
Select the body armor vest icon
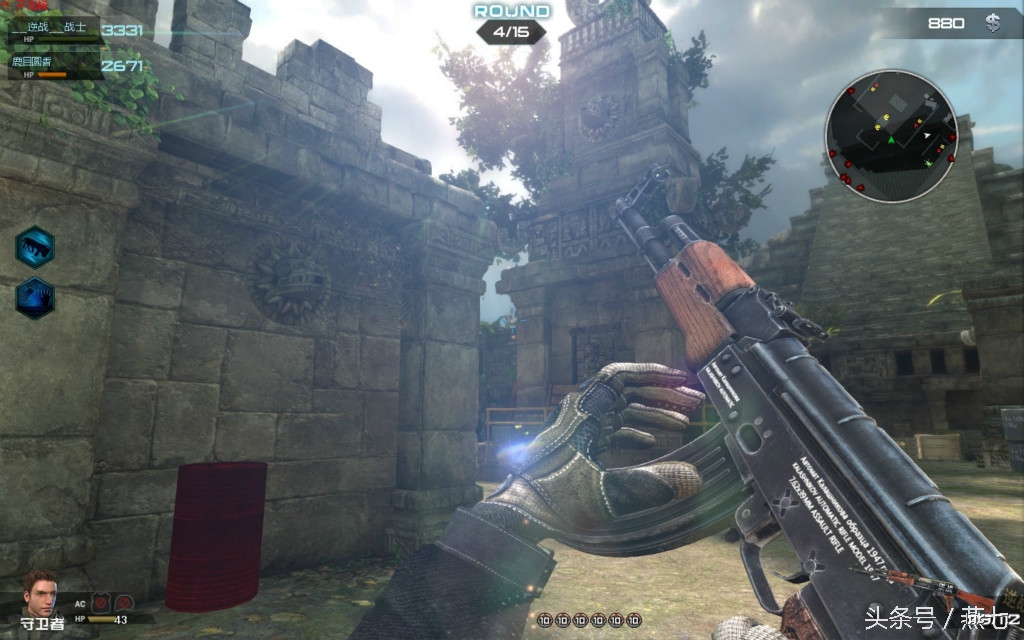pyautogui.click(x=102, y=603)
